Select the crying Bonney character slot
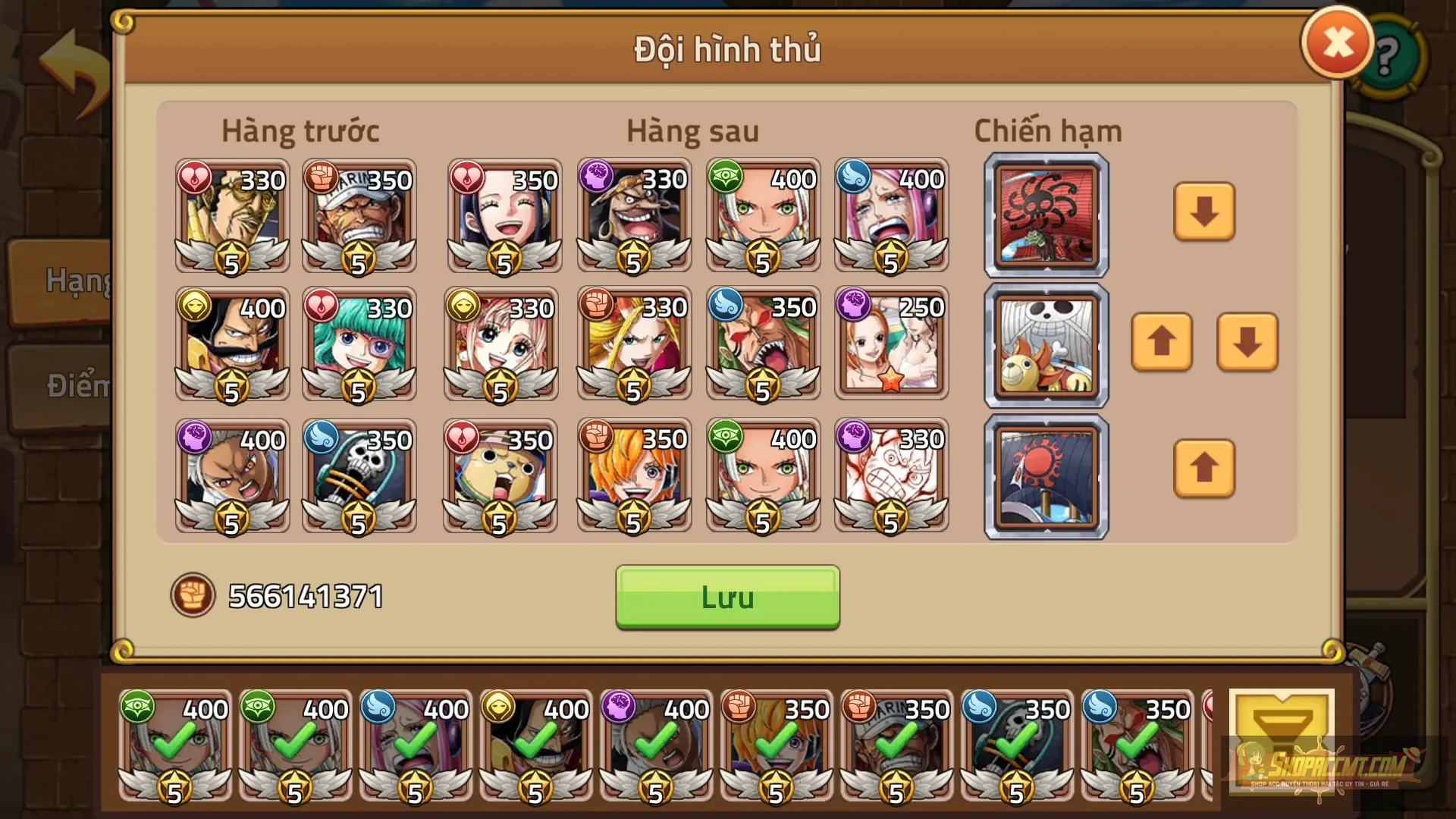 click(892, 216)
